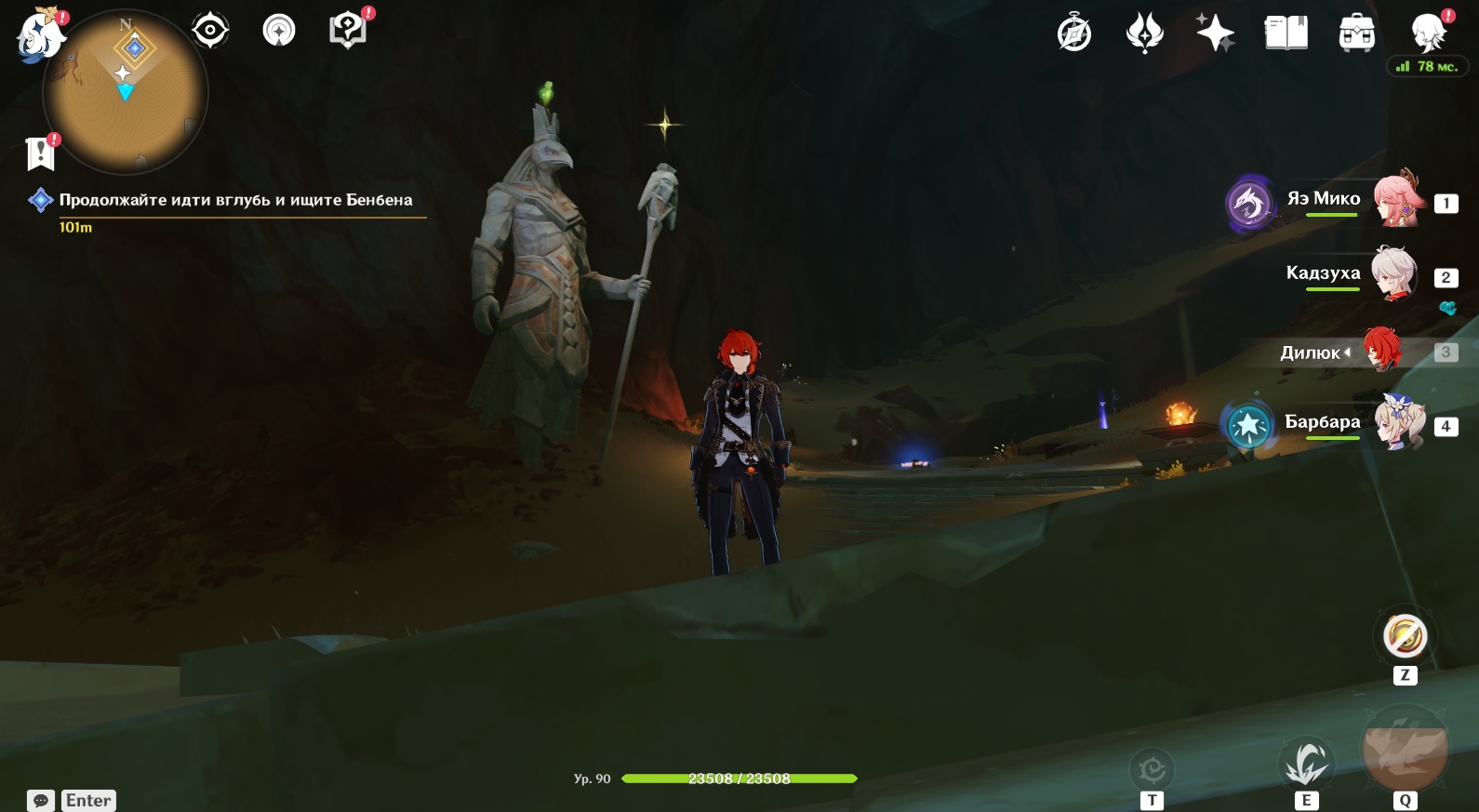Open the Paimon menu icon
This screenshot has height=812, width=1479.
[41, 35]
